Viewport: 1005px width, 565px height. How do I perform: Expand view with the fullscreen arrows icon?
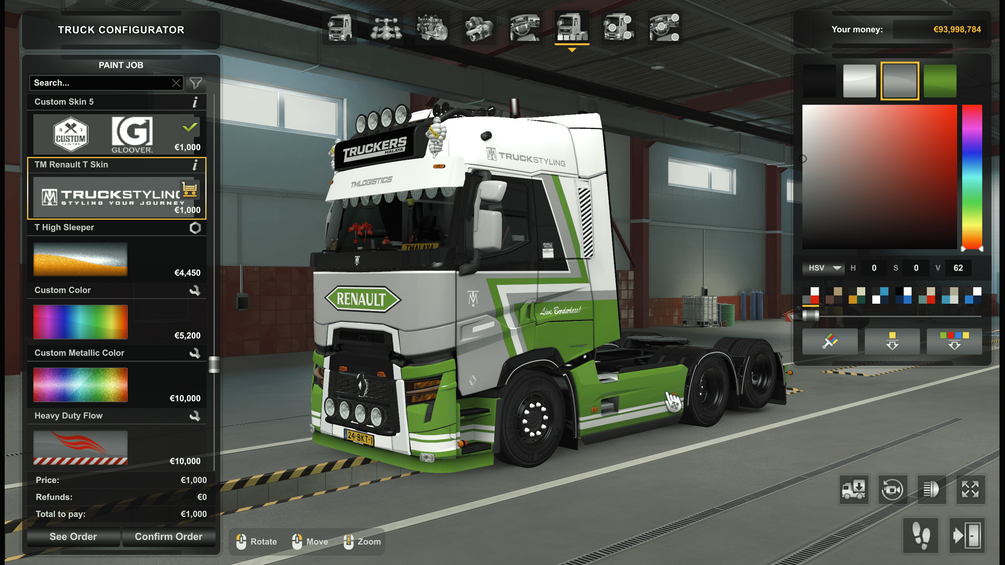click(970, 489)
